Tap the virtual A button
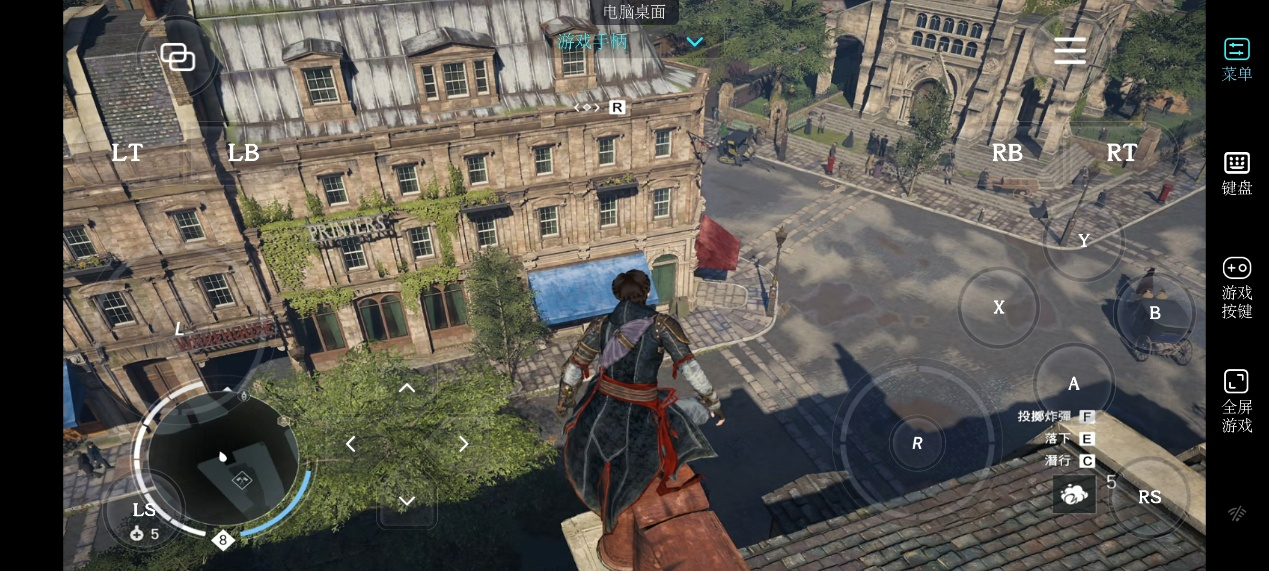The image size is (1269, 571). click(x=1074, y=384)
